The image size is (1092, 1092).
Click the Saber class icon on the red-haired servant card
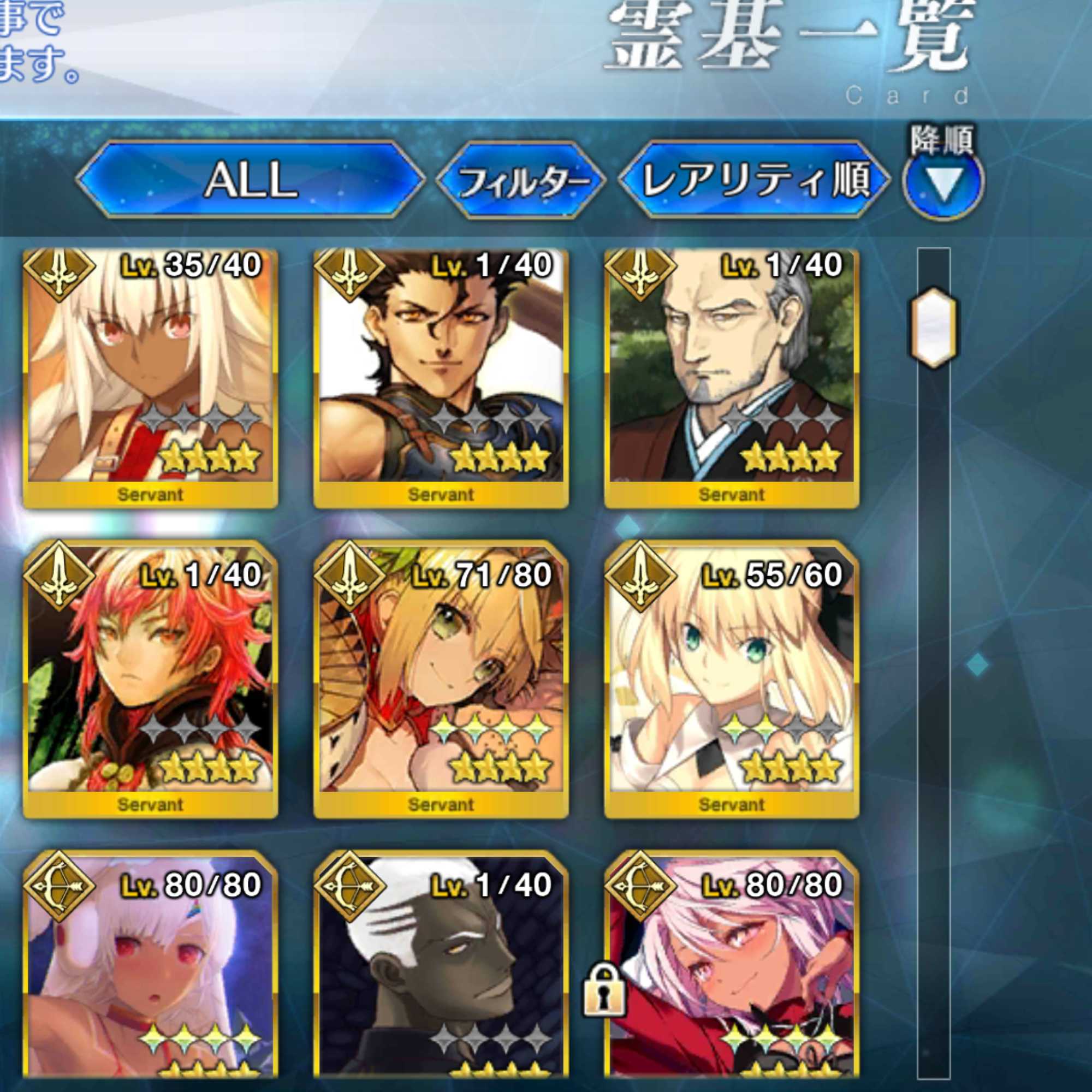60,579
